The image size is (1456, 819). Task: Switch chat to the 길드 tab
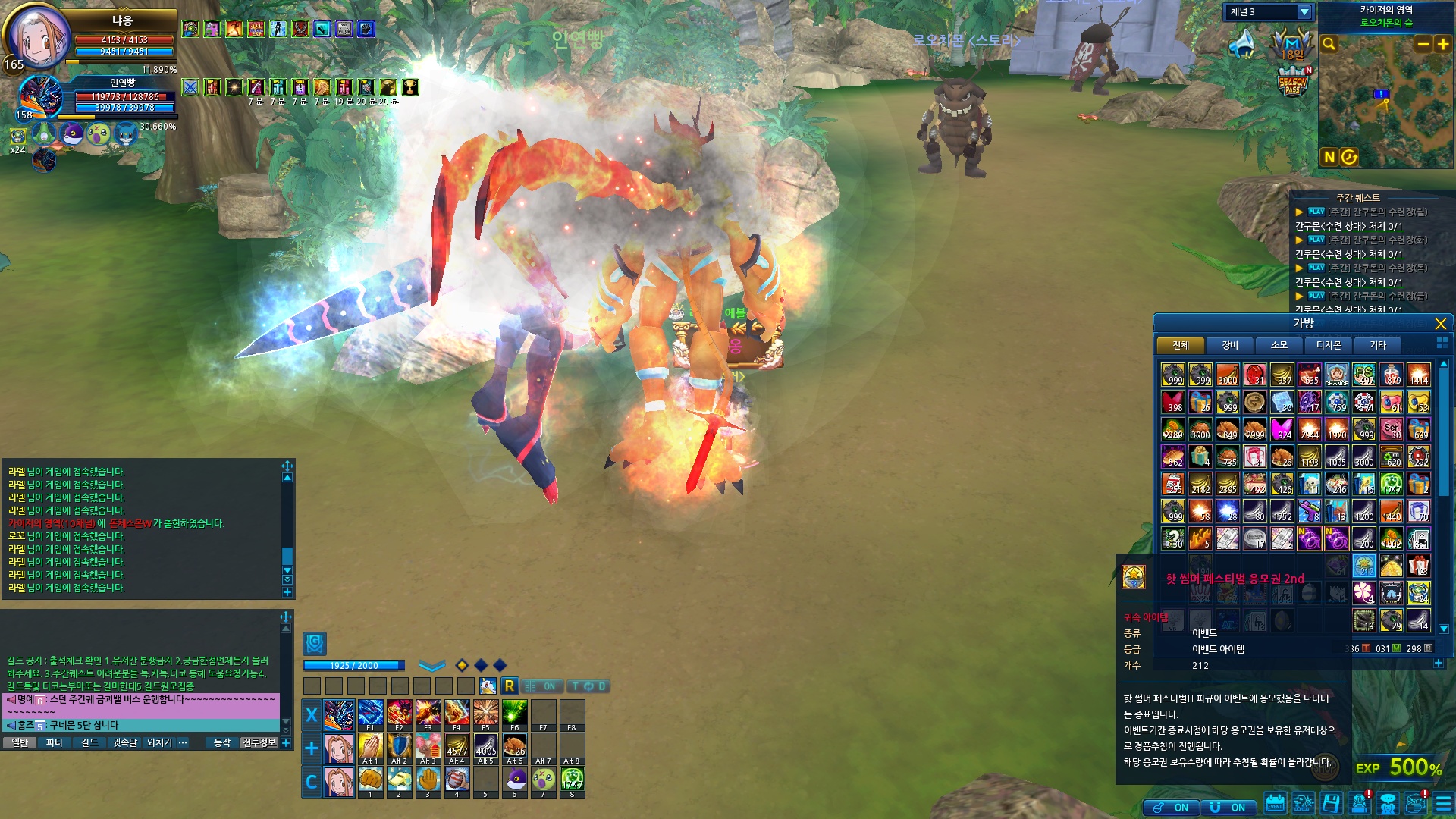[89, 743]
